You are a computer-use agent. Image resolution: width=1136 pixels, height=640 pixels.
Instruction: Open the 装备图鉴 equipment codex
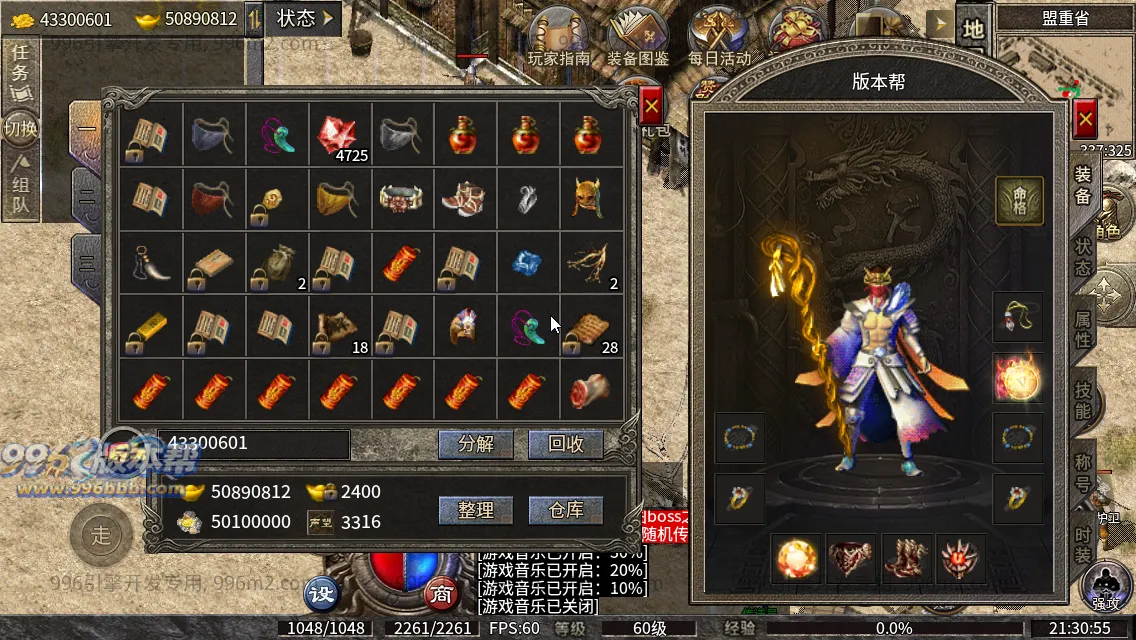click(x=637, y=38)
